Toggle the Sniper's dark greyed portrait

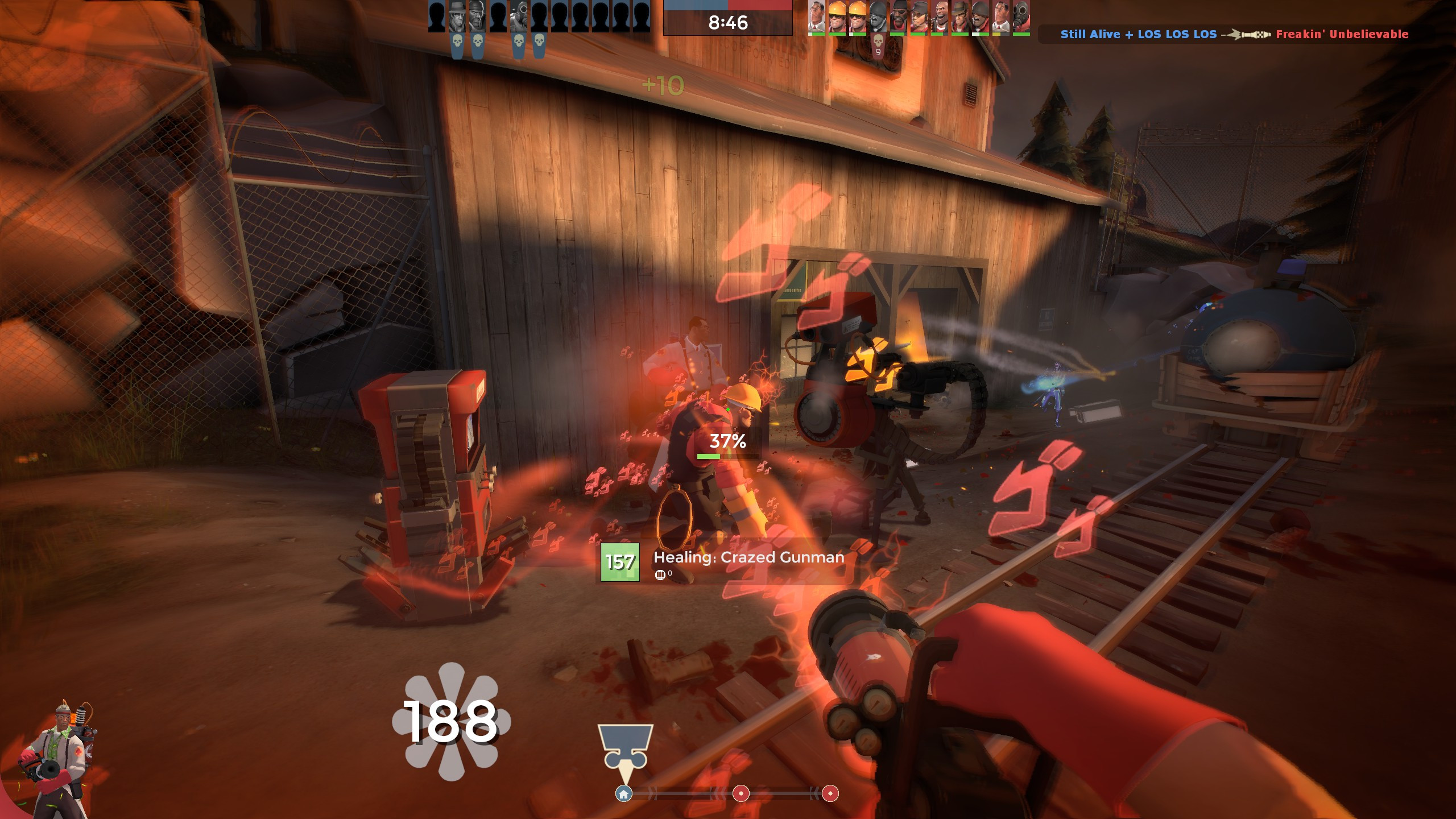tap(457, 17)
